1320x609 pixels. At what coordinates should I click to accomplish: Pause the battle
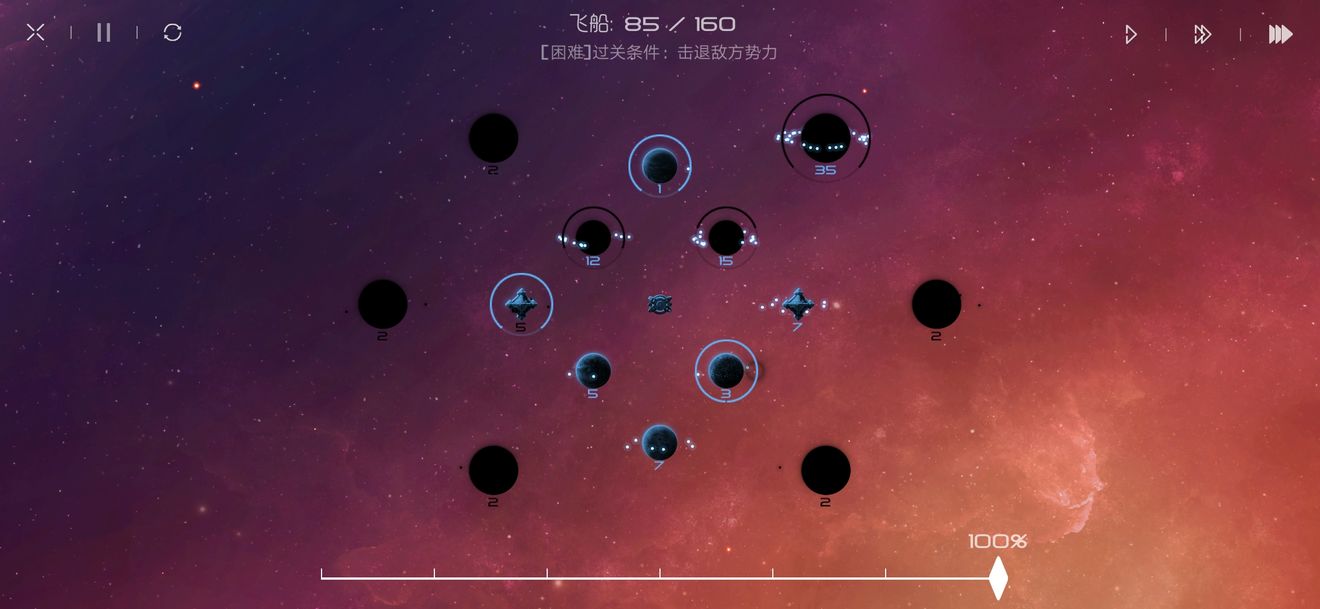point(104,33)
